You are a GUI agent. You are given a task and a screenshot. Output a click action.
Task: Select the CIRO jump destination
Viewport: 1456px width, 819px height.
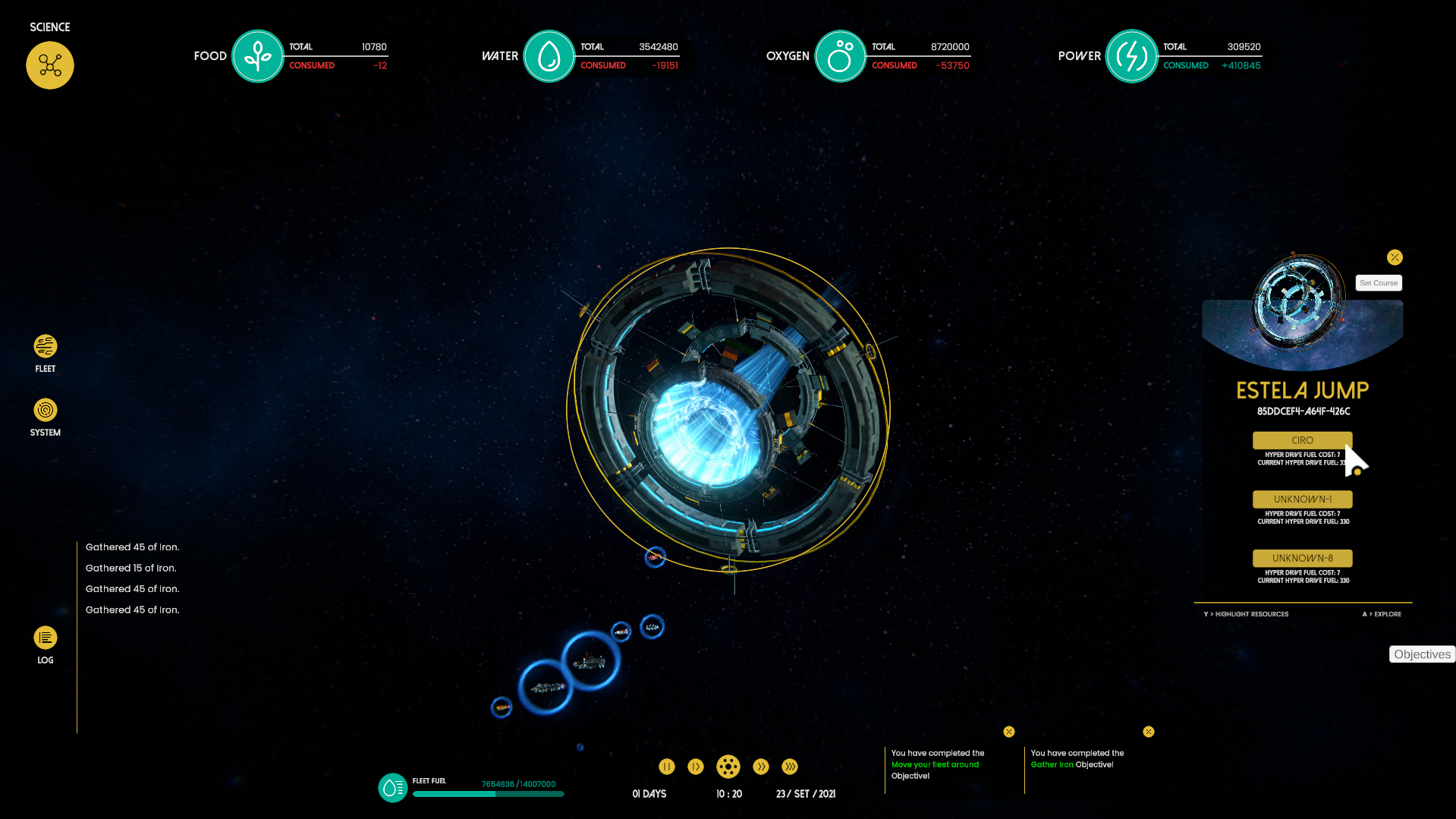point(1302,440)
